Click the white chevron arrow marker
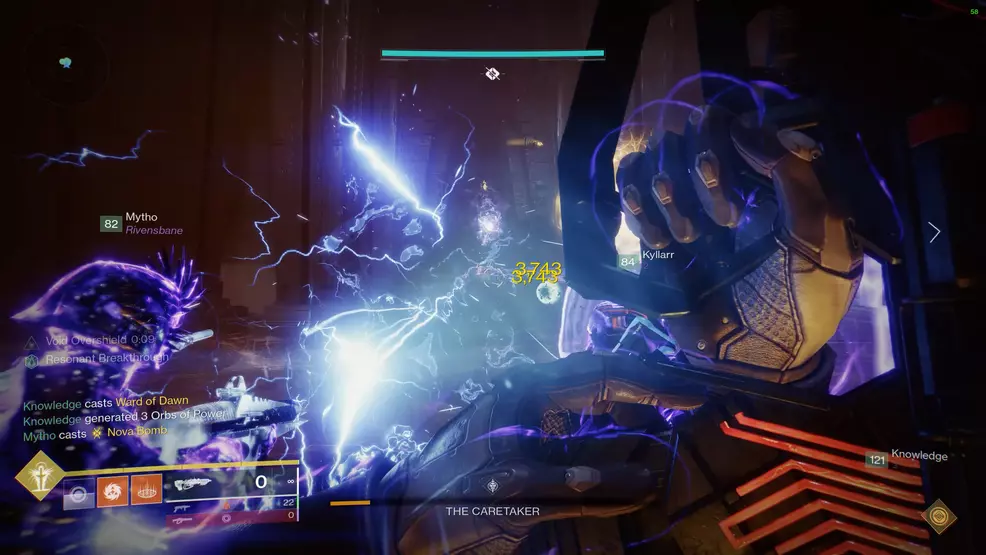The image size is (986, 555). (x=934, y=232)
